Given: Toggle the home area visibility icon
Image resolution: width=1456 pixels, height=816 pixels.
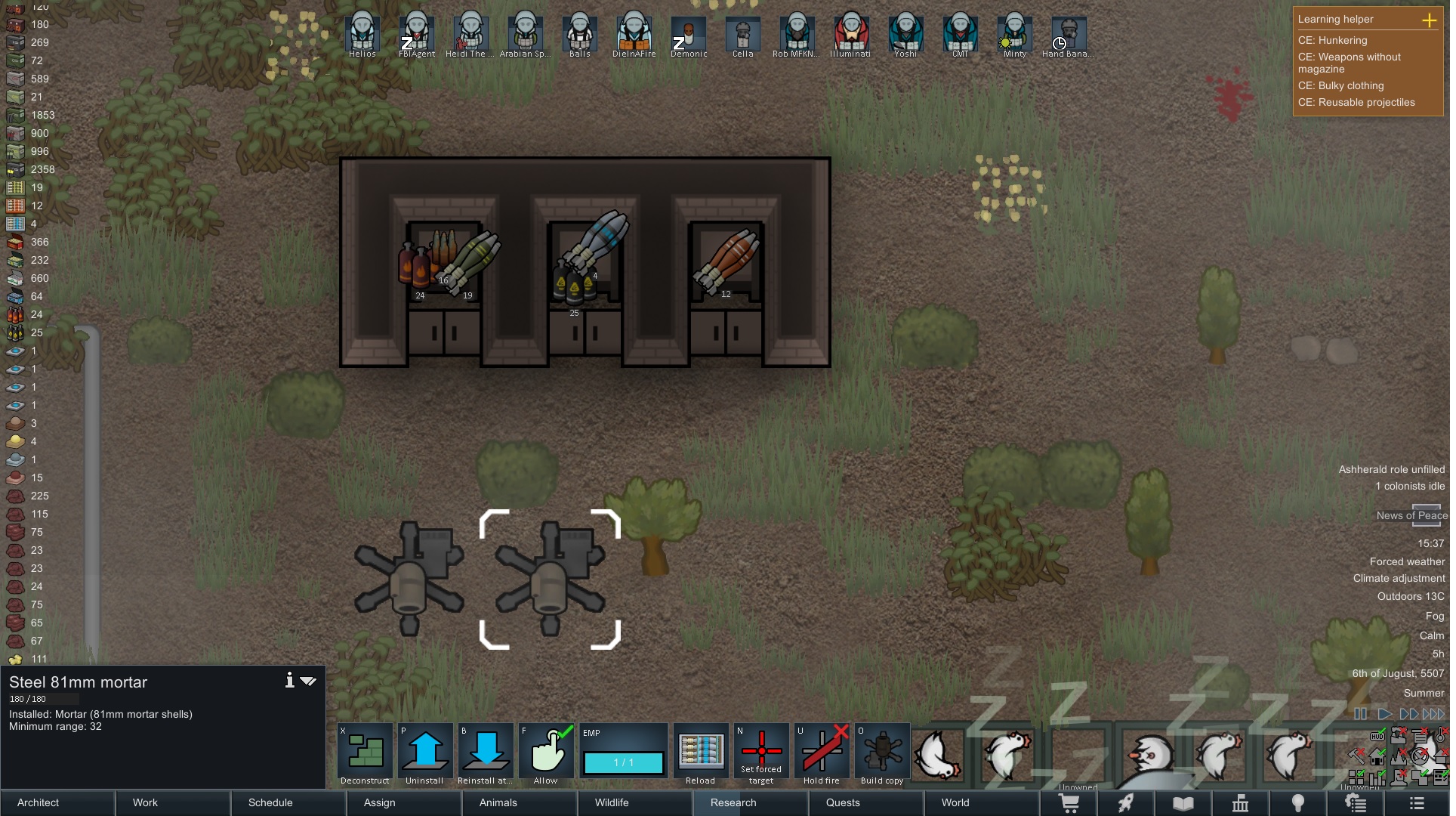Looking at the screenshot, I should click(x=1377, y=756).
